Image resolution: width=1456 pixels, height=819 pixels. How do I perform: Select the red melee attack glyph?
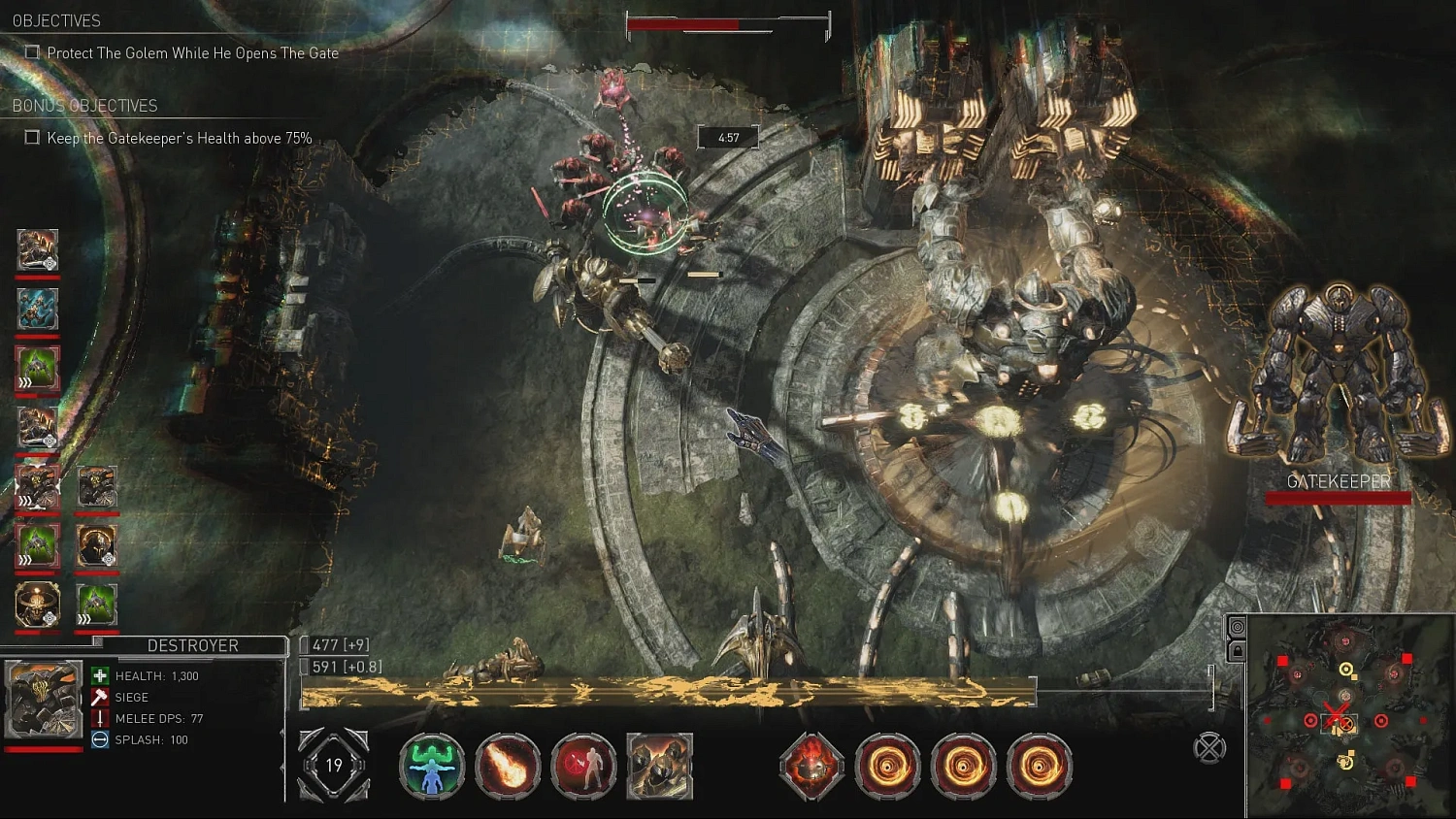click(x=582, y=767)
